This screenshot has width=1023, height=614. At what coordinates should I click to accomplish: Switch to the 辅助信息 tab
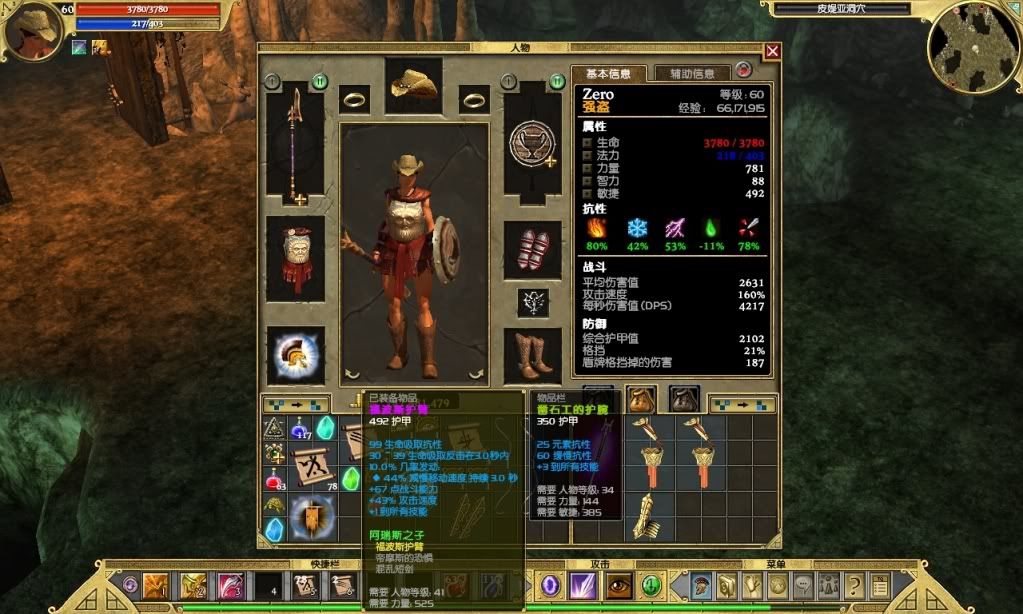692,73
